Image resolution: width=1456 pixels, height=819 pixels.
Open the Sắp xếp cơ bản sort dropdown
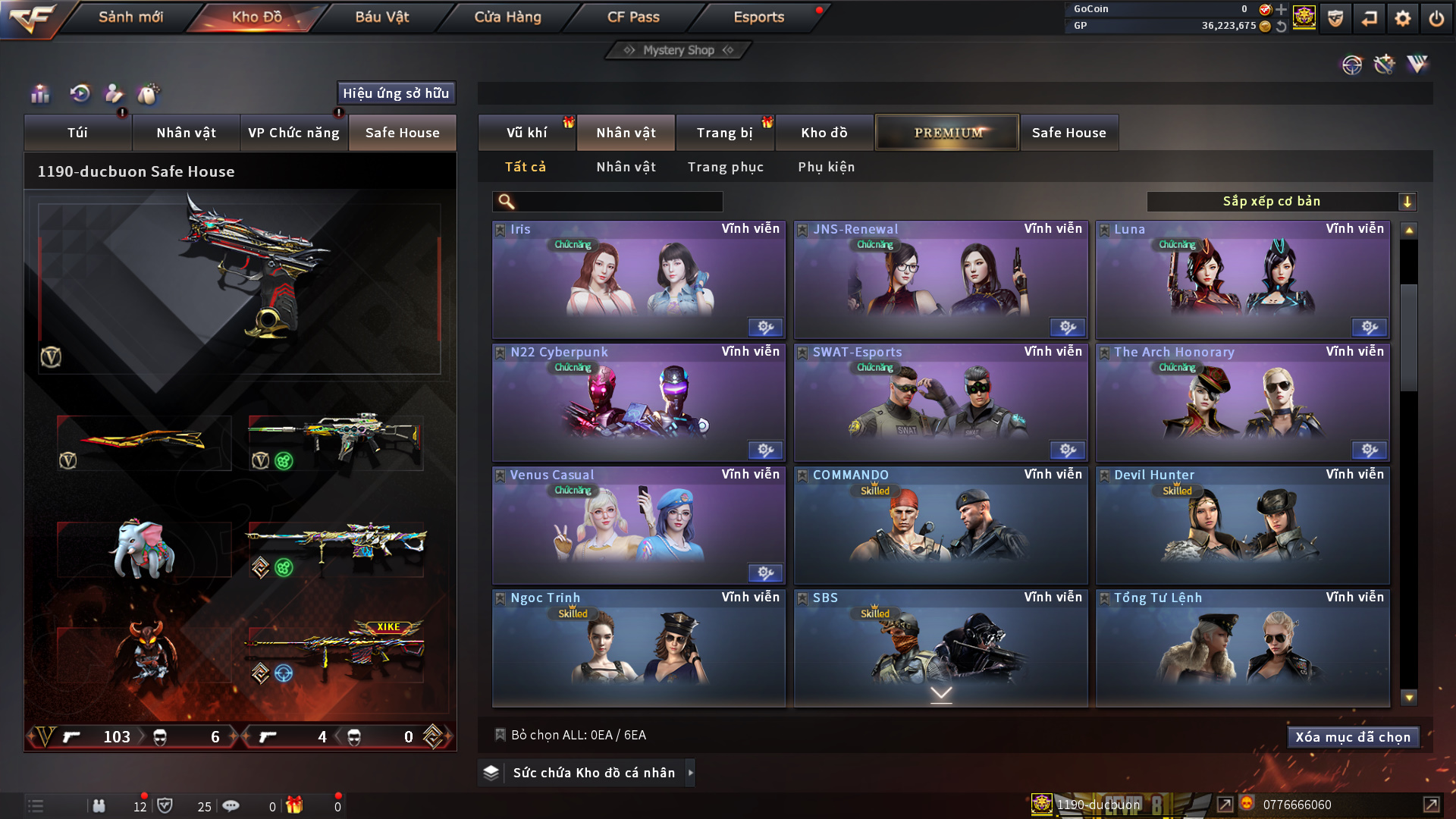click(1281, 202)
